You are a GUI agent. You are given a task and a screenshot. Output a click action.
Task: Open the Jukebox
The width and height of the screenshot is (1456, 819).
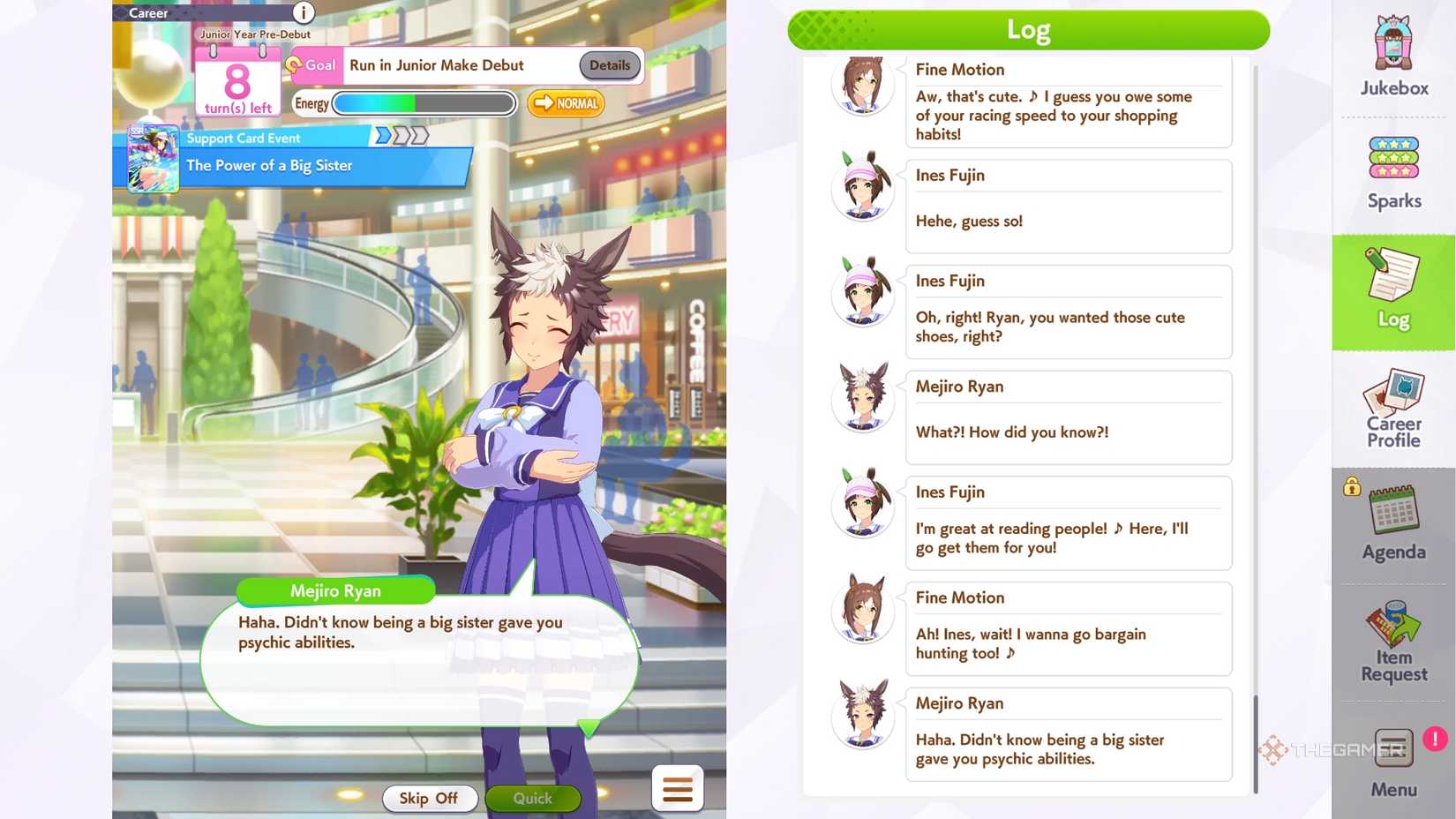(x=1392, y=55)
